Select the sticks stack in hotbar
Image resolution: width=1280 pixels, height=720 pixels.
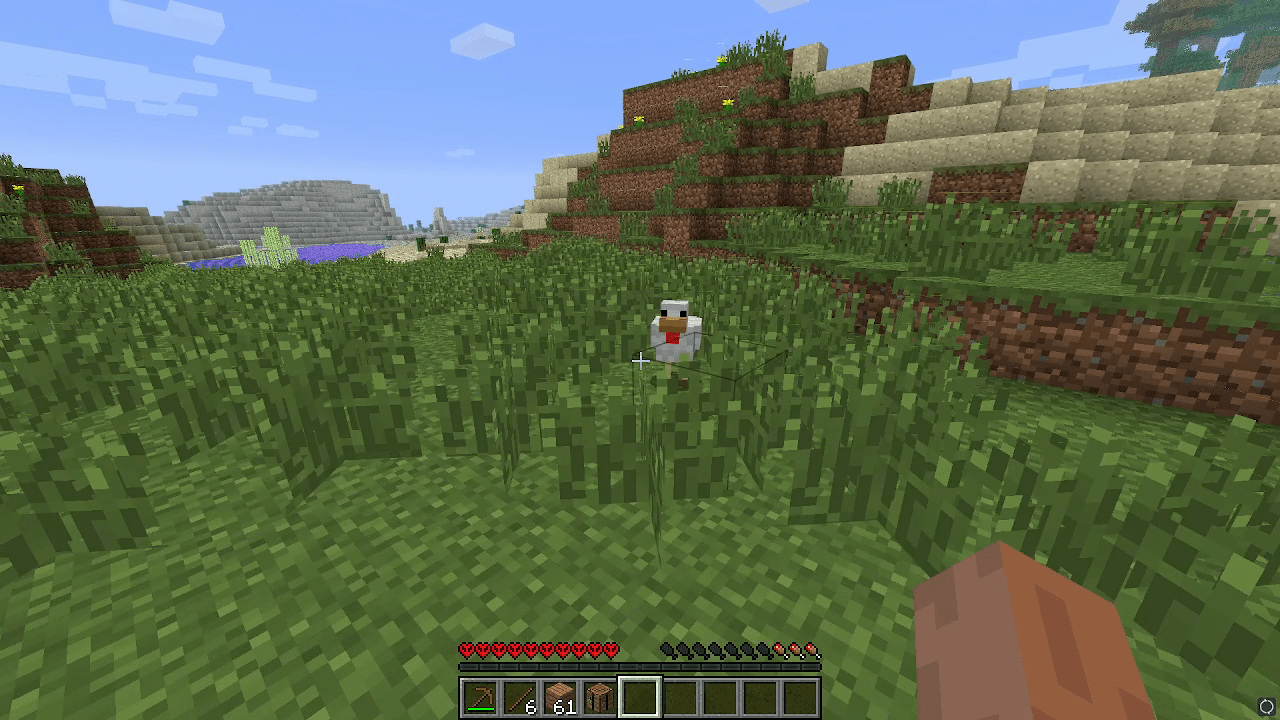(x=520, y=697)
